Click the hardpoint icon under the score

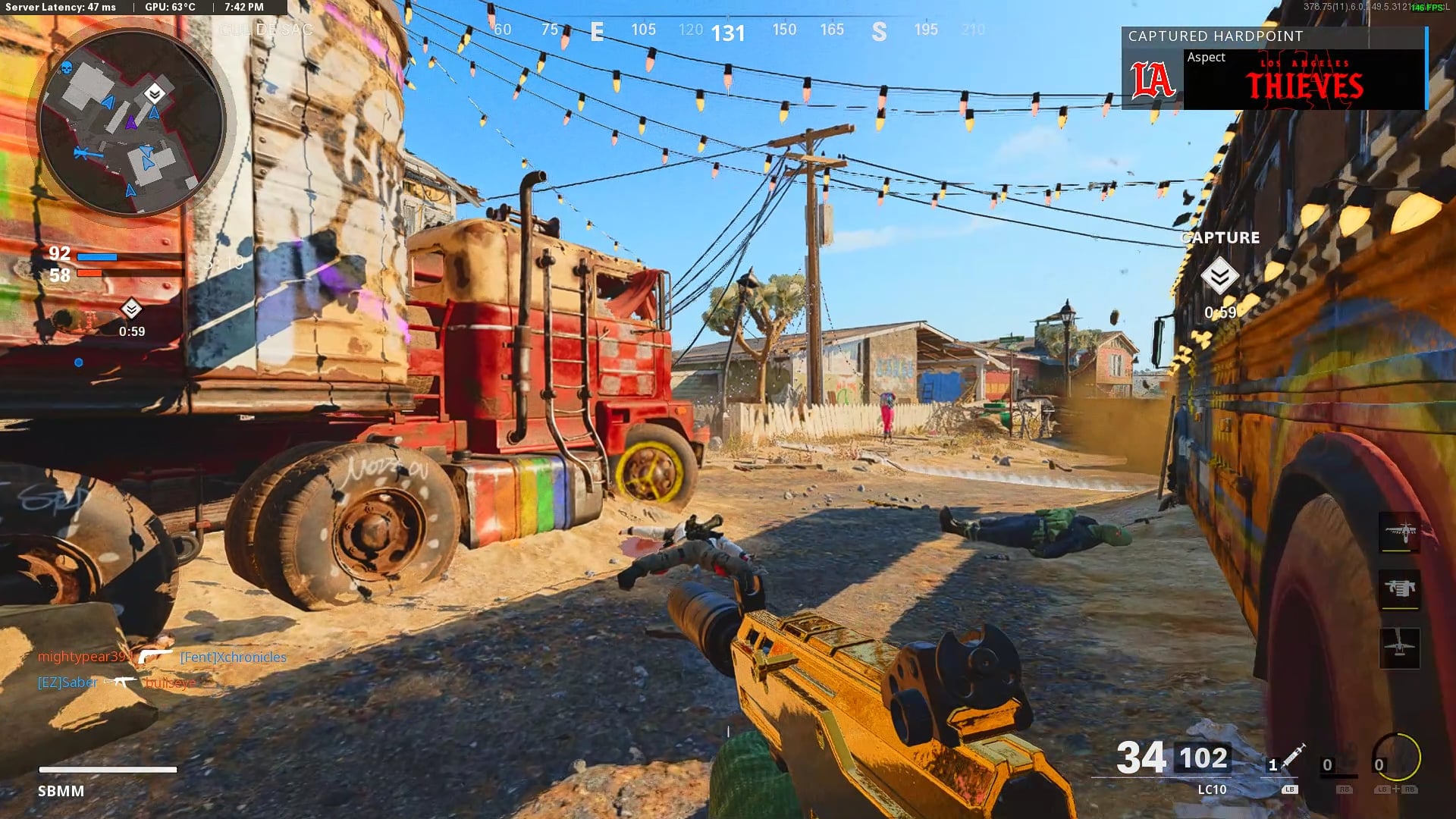pyautogui.click(x=131, y=309)
